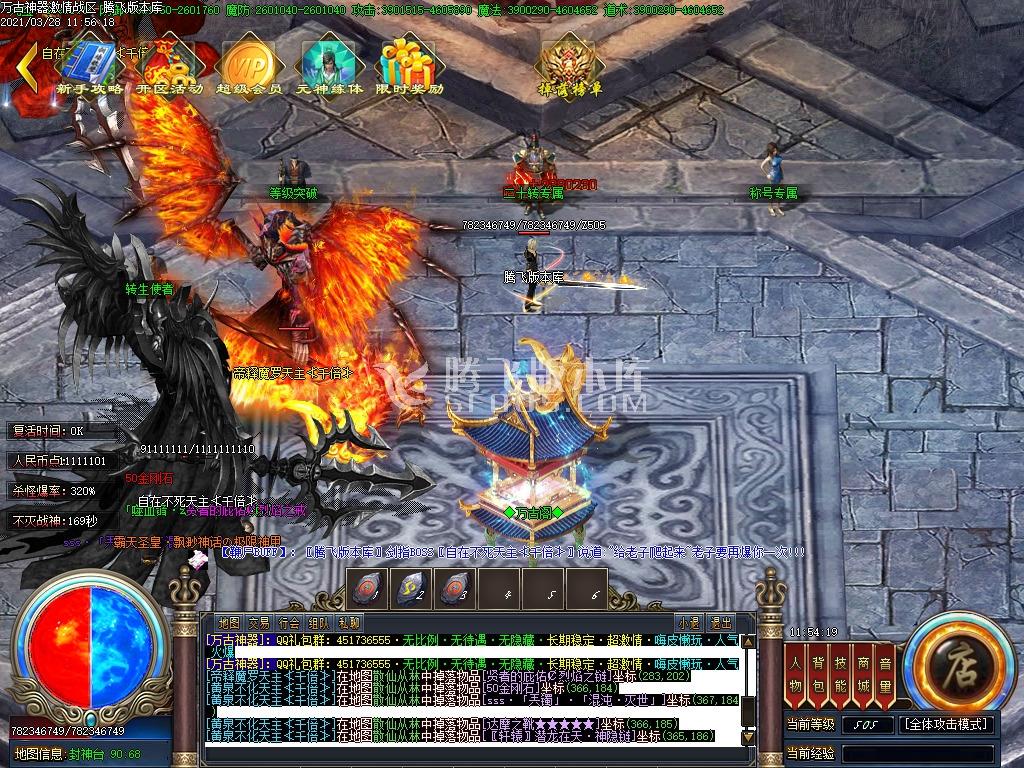Open the 地图 map button
This screenshot has width=1024, height=768.
point(229,622)
